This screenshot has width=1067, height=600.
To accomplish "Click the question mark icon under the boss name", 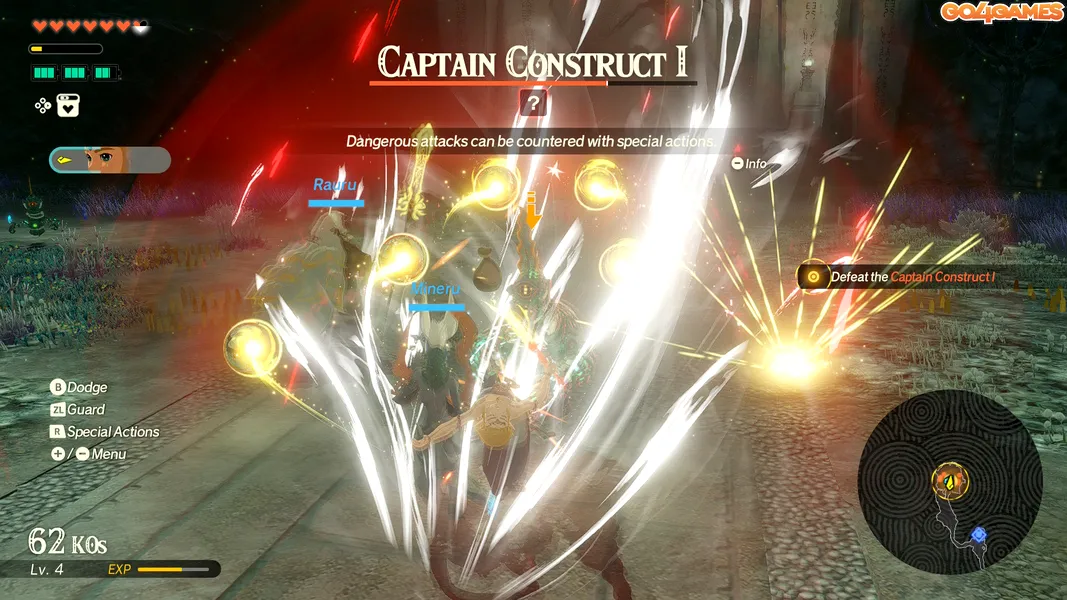I will pyautogui.click(x=534, y=103).
